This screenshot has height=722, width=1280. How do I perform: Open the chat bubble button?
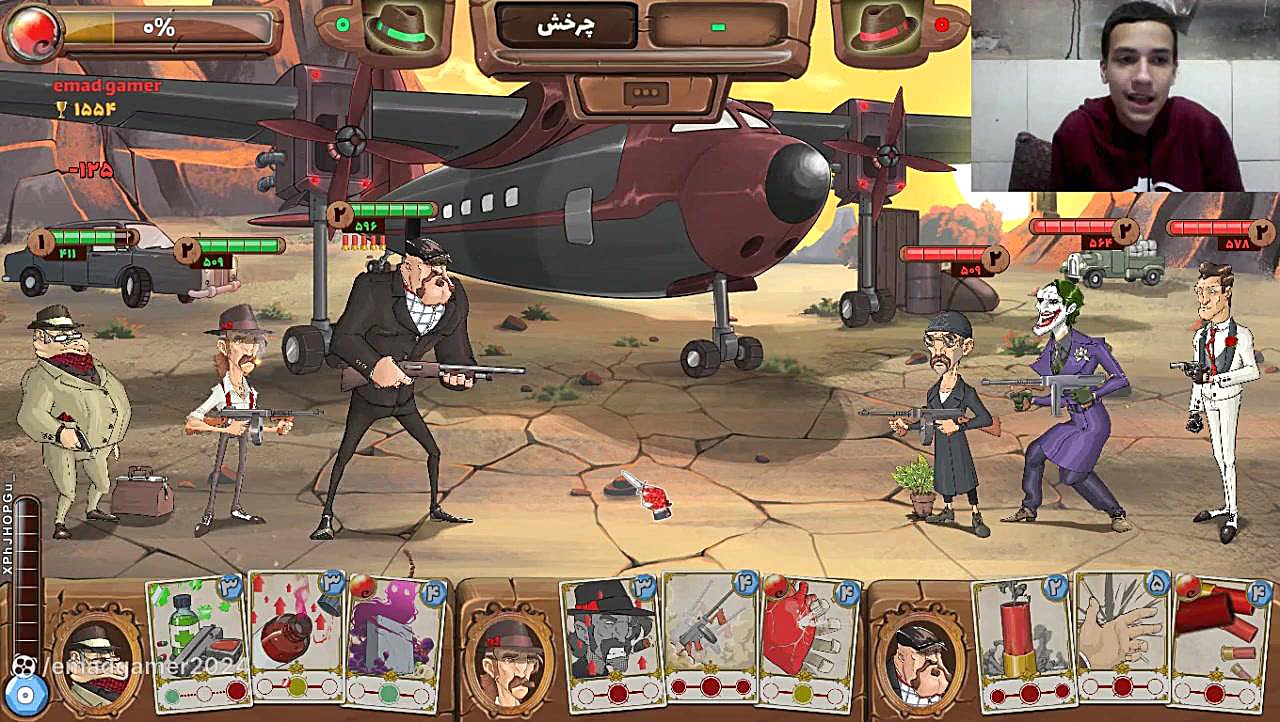click(645, 94)
